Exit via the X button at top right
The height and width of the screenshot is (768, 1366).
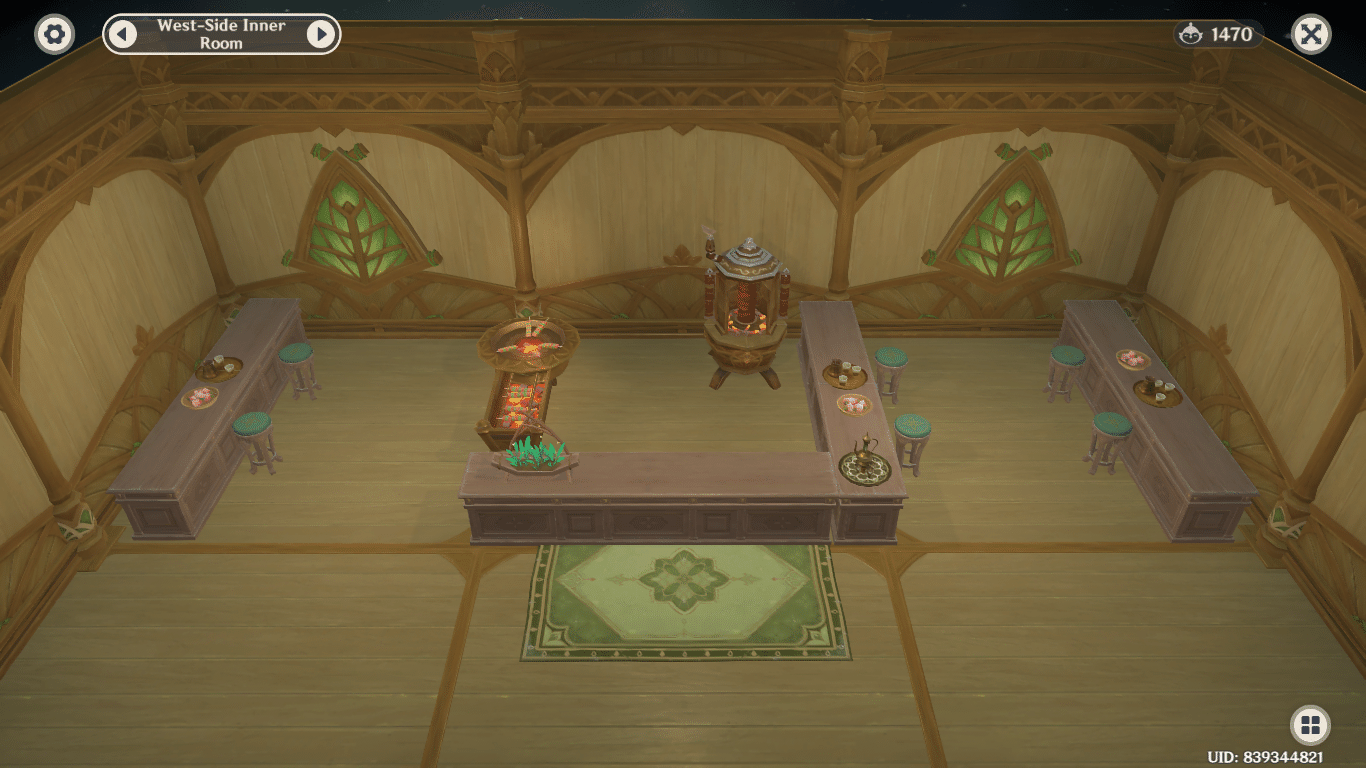point(1313,33)
